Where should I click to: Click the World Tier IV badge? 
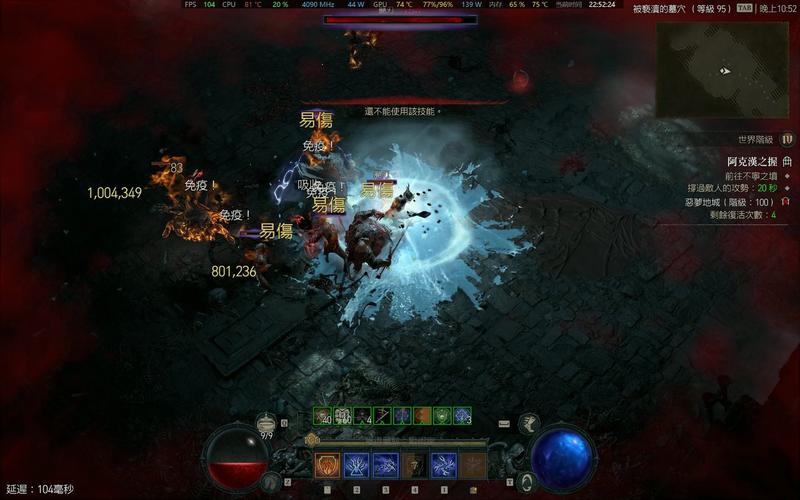[787, 139]
